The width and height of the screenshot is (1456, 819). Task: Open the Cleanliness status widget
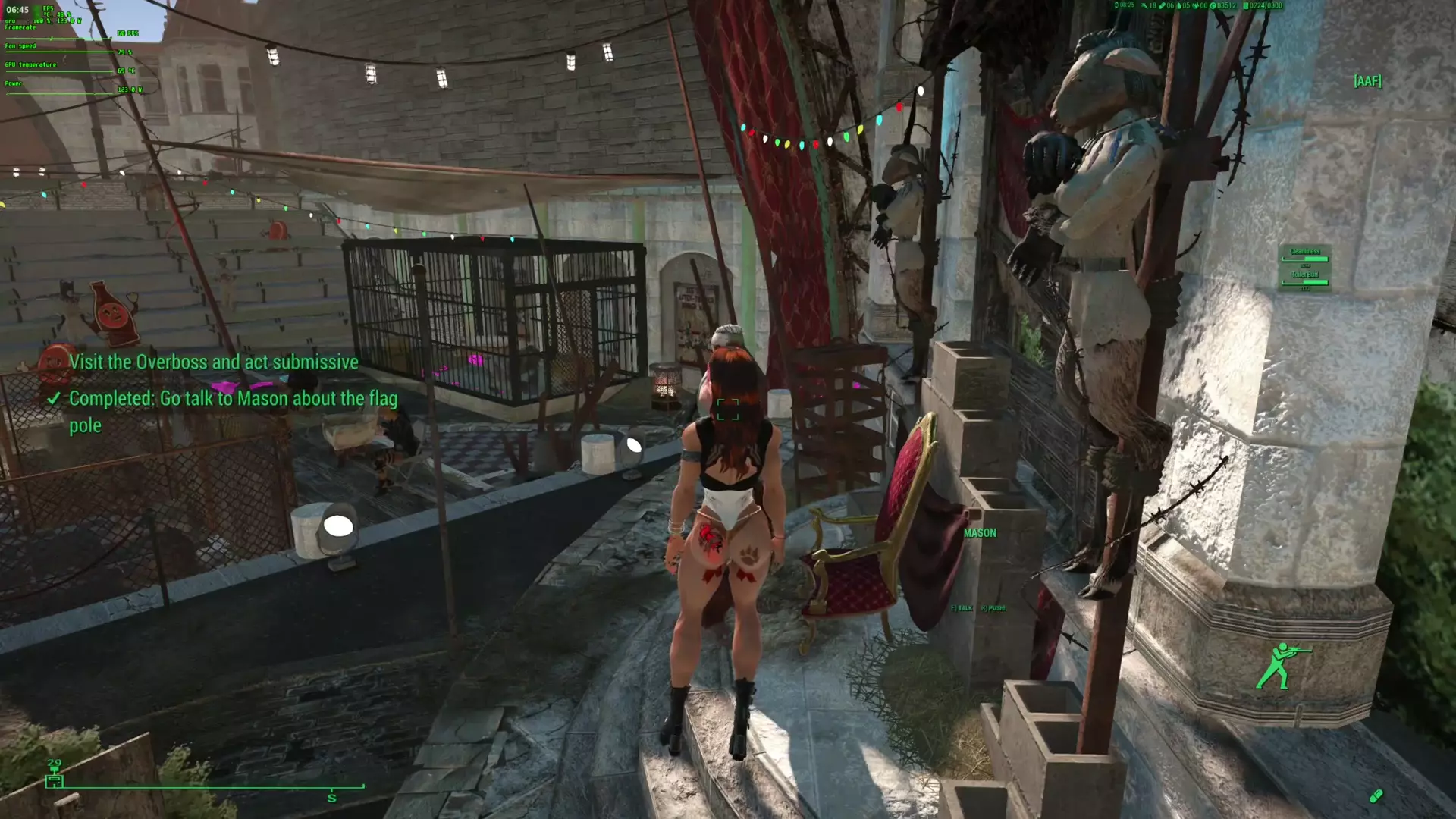pos(1304,256)
